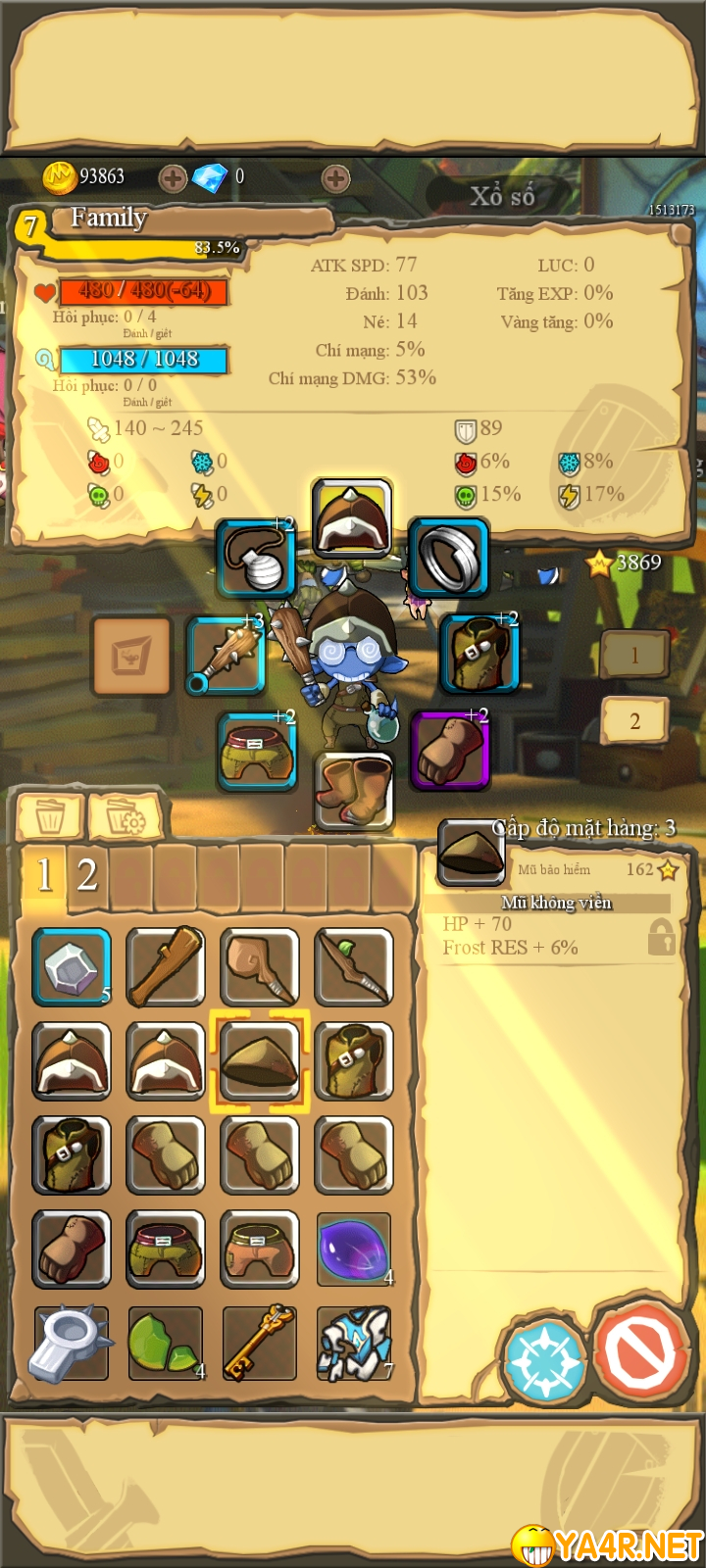
Task: Open the trash settings button
Action: point(126,816)
